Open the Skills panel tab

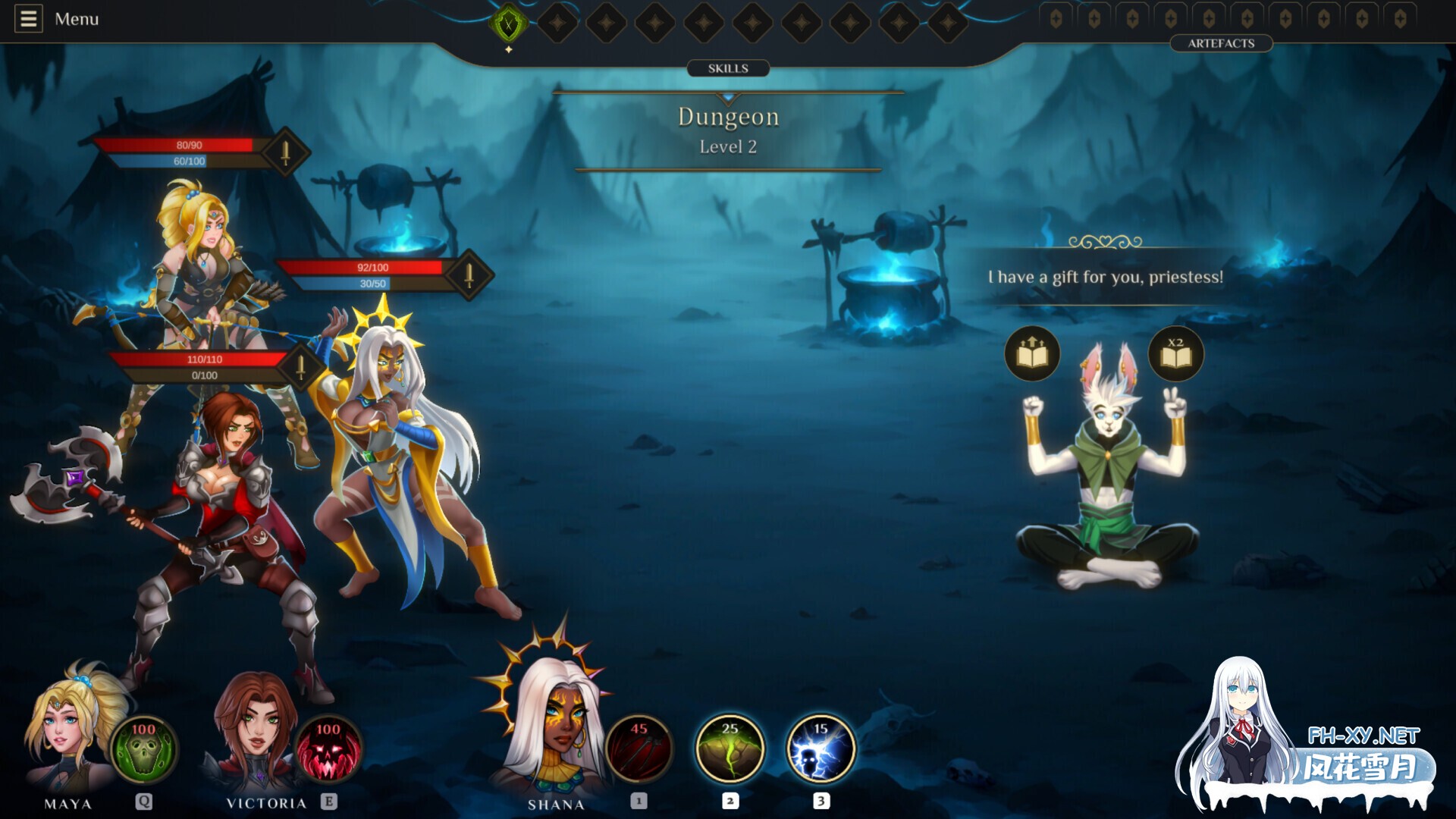pyautogui.click(x=728, y=68)
